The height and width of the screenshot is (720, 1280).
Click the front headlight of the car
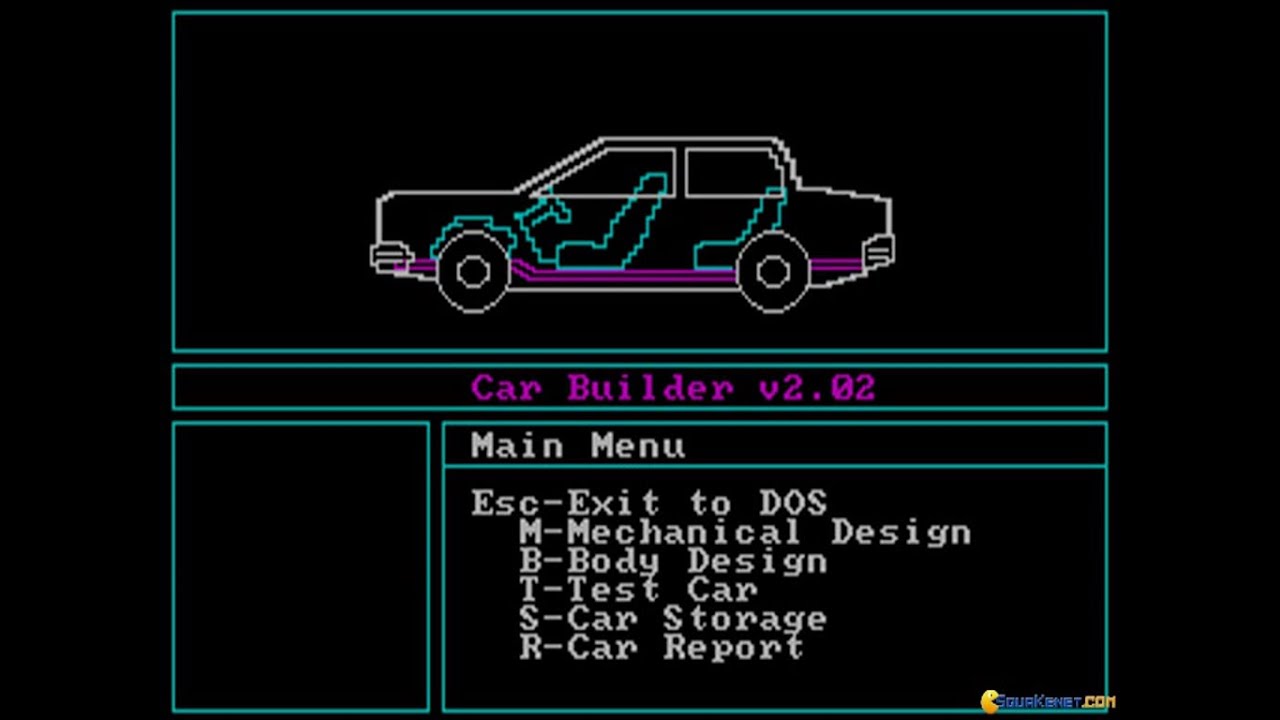coord(392,255)
